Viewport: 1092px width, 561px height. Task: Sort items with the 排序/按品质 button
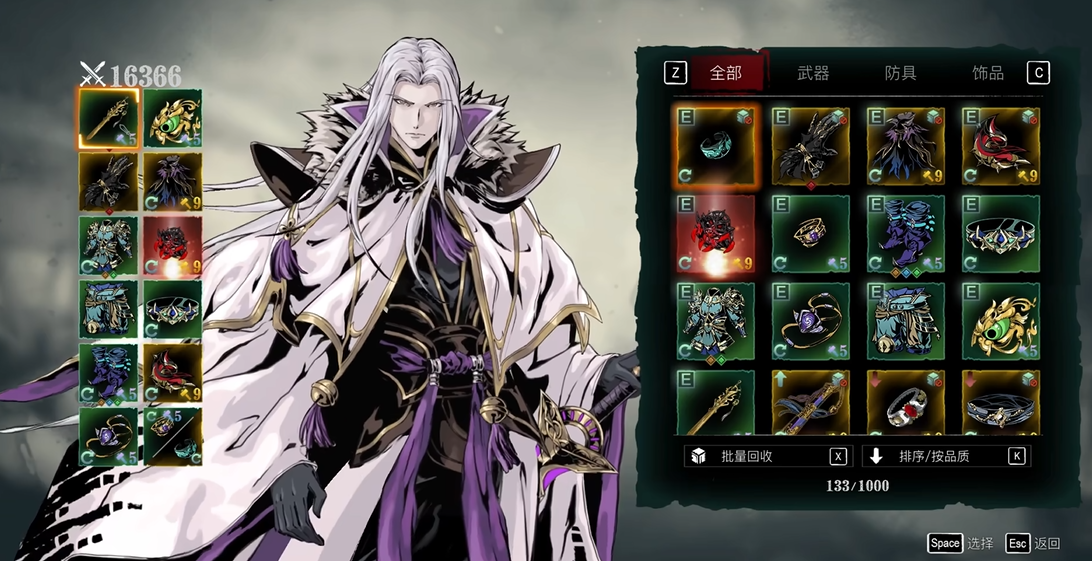(x=945, y=456)
